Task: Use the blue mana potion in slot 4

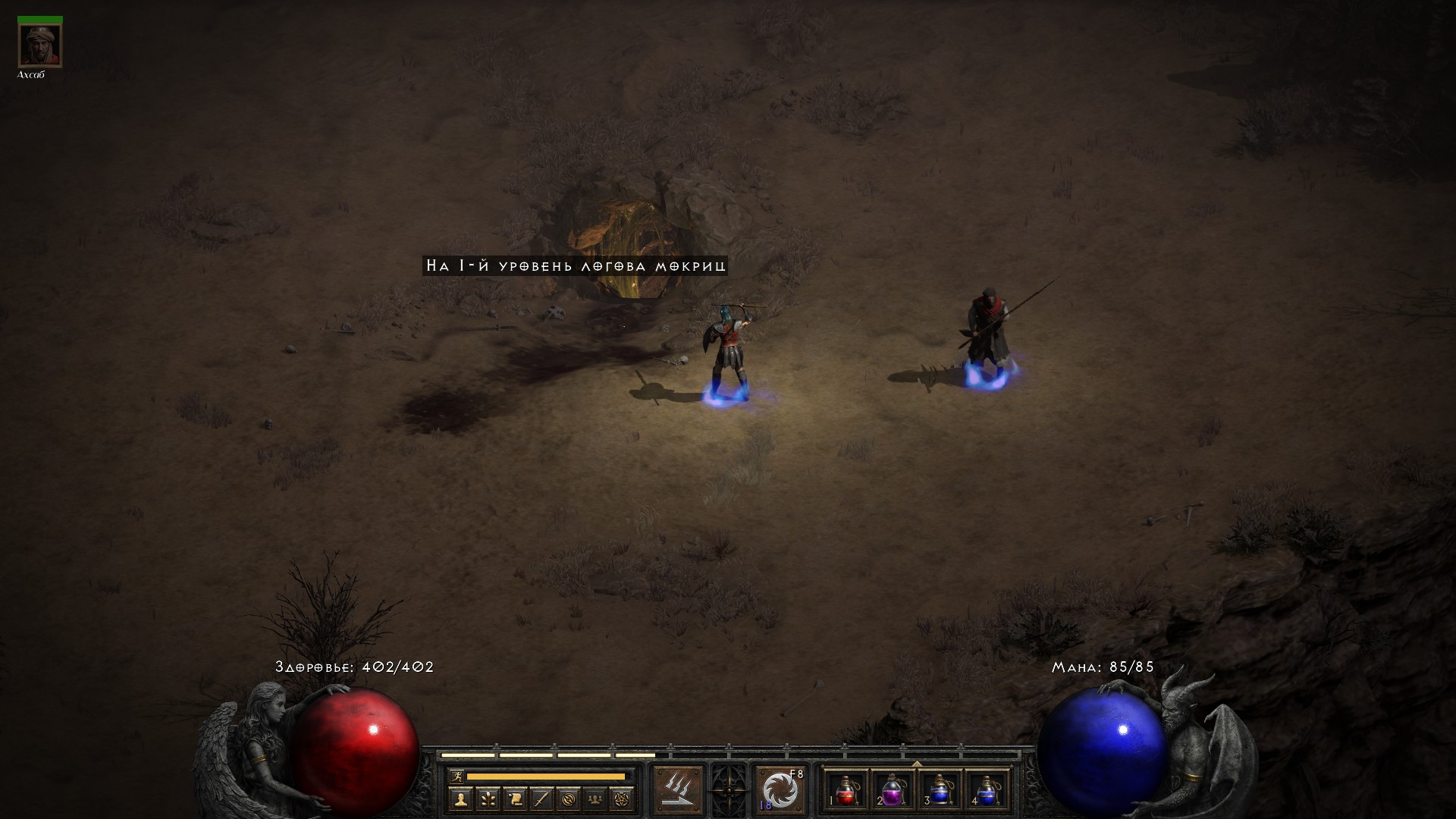Action: tap(987, 790)
